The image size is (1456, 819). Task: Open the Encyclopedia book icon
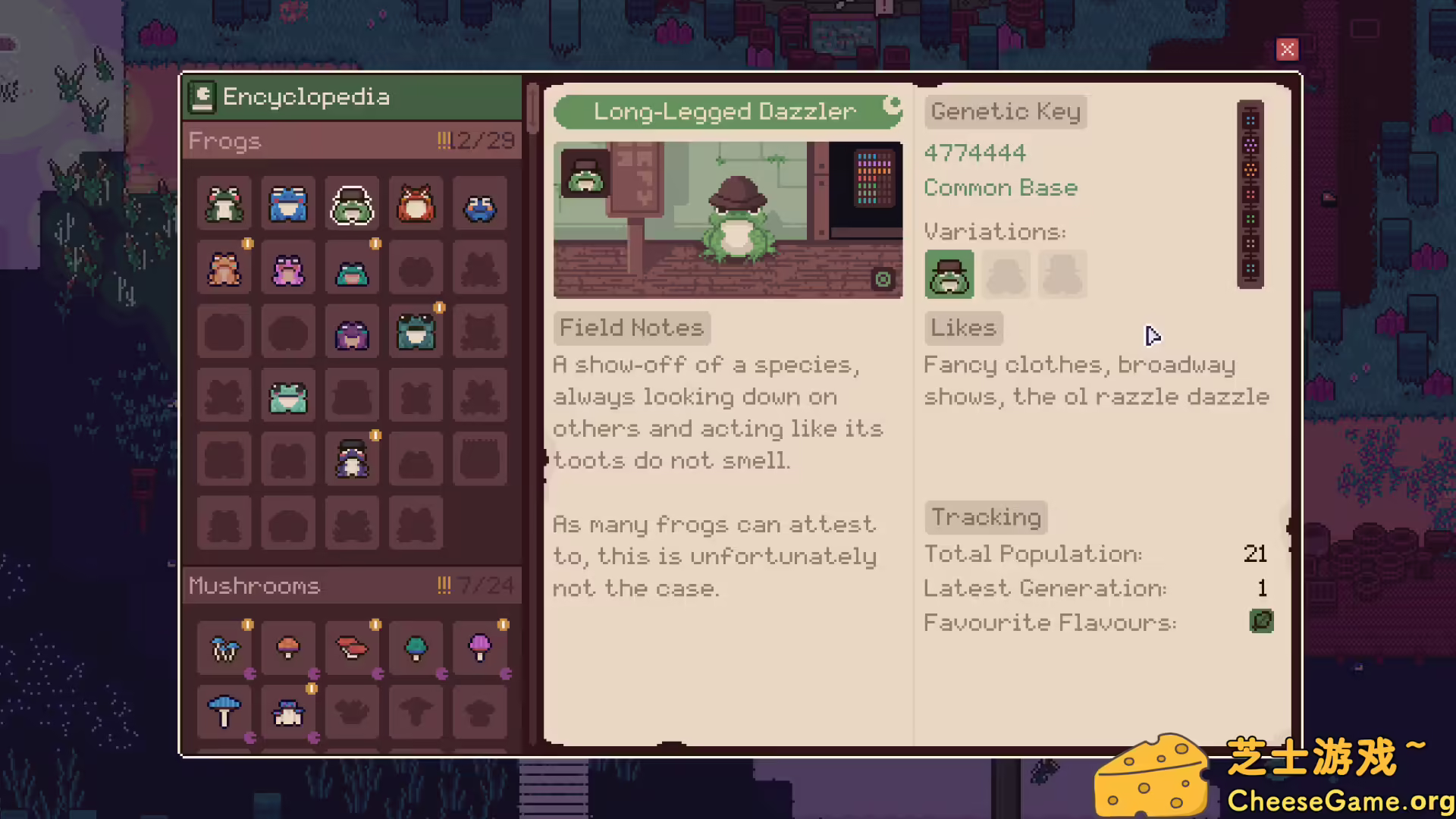click(202, 96)
